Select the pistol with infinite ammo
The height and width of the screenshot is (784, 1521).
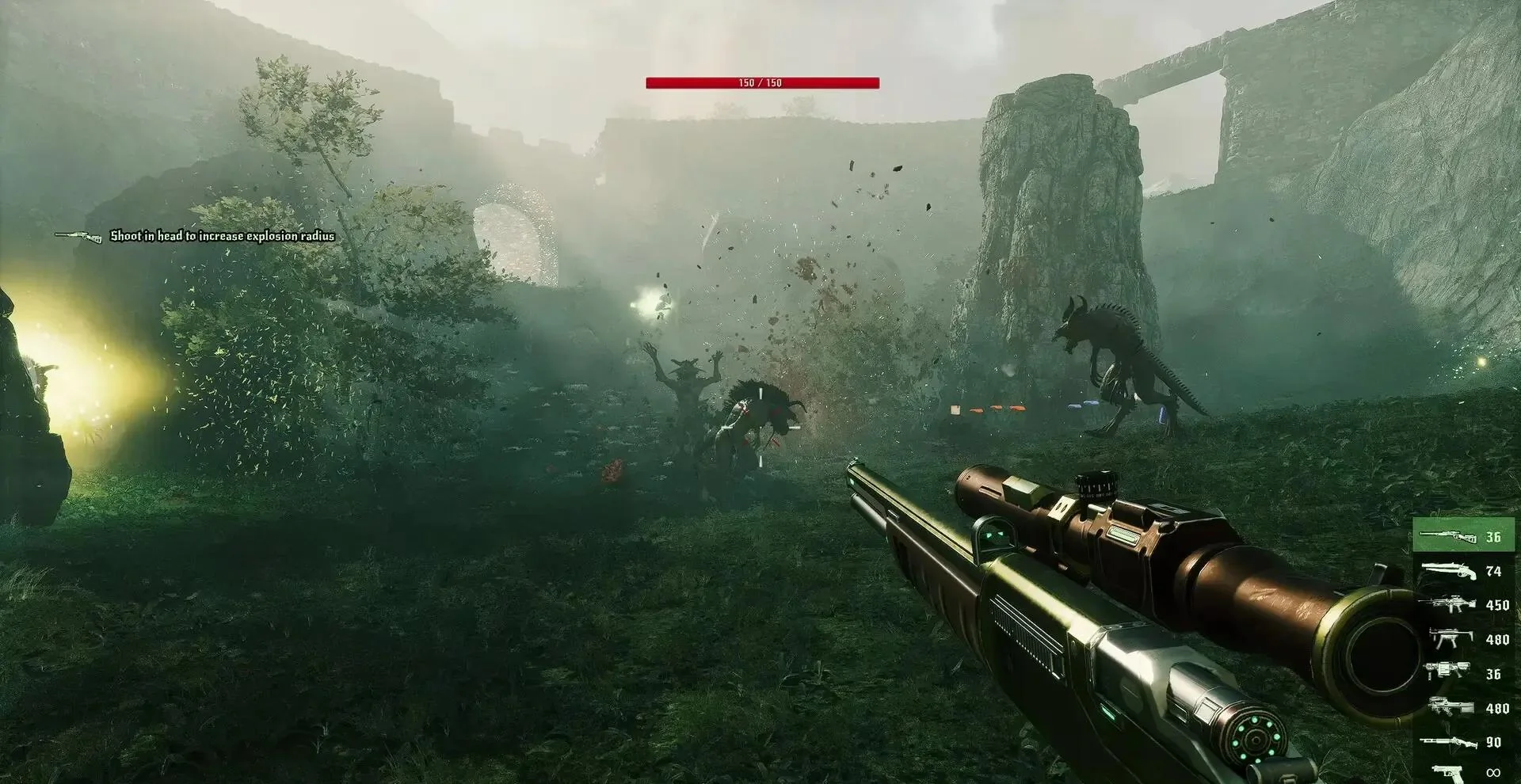click(1463, 771)
